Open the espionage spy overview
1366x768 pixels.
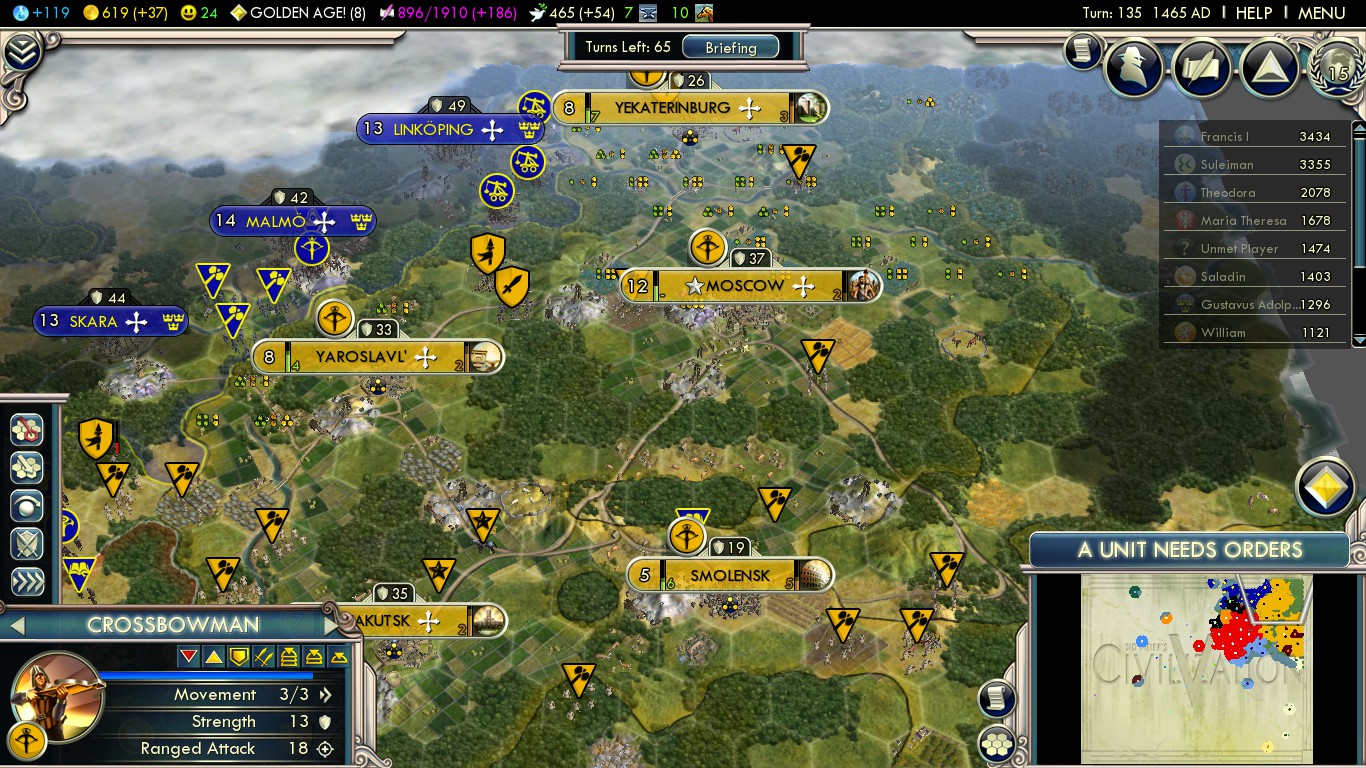coord(1134,67)
